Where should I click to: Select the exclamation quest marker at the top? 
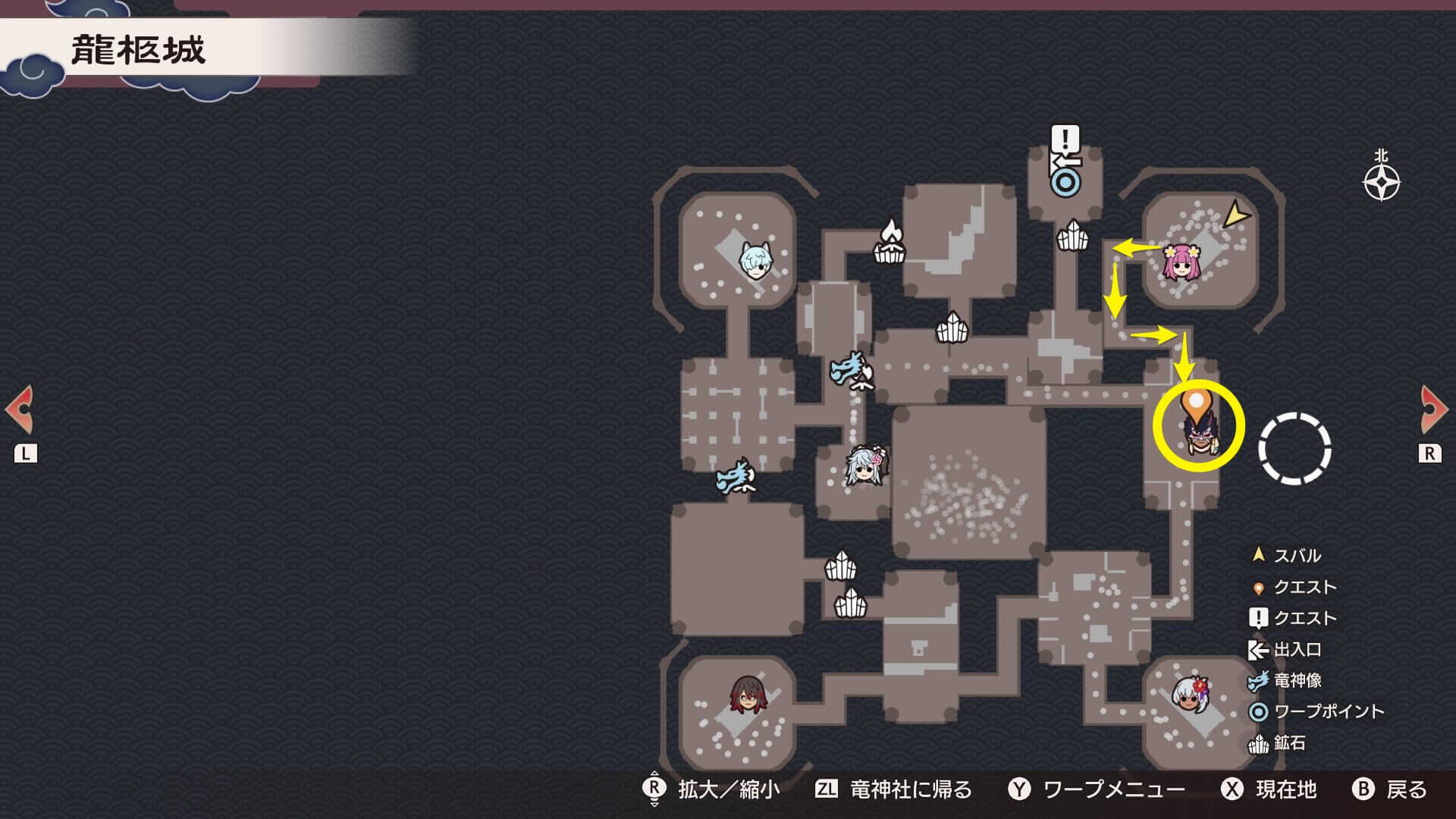[x=1065, y=140]
